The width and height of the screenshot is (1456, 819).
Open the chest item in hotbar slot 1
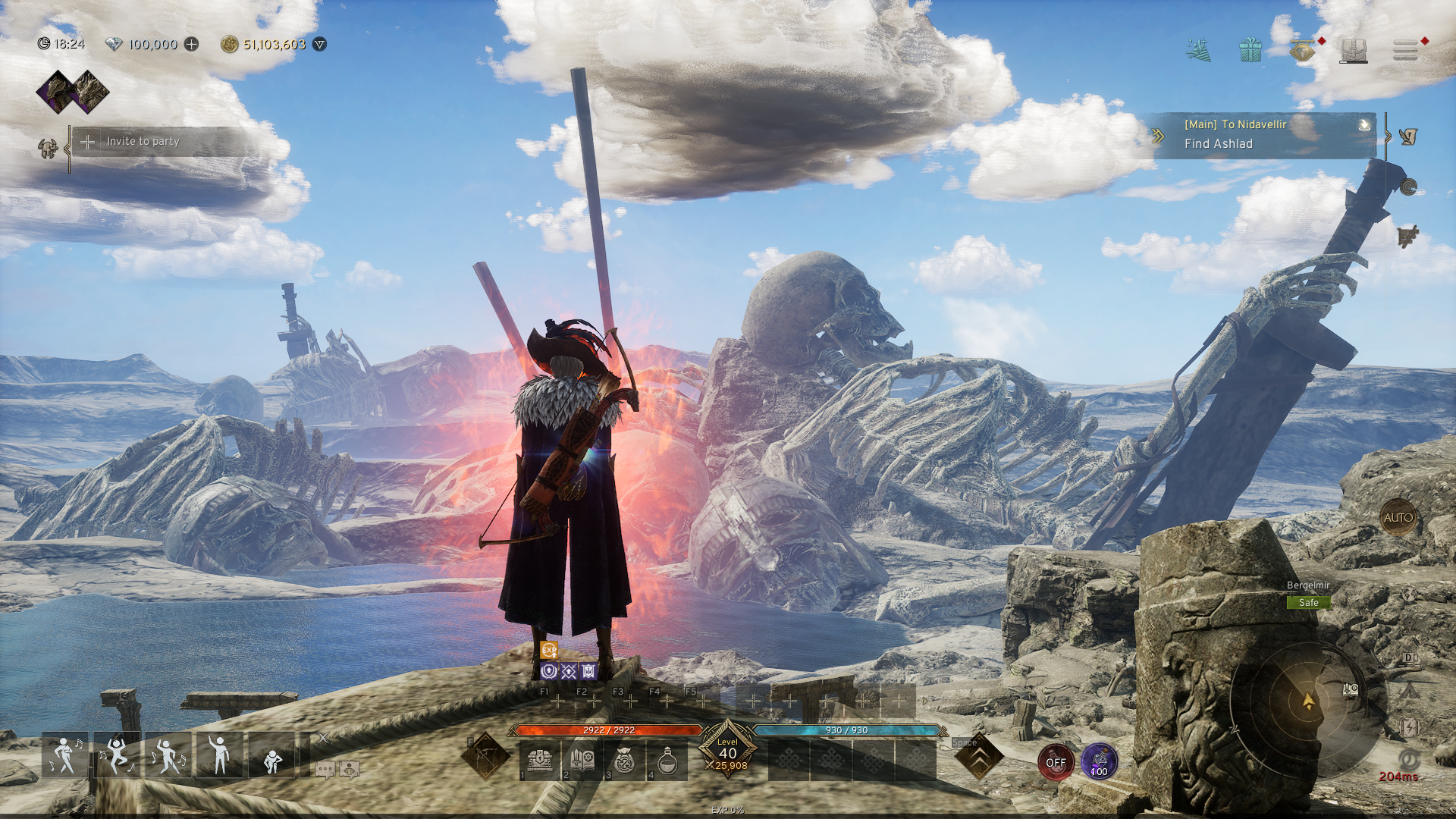point(540,761)
